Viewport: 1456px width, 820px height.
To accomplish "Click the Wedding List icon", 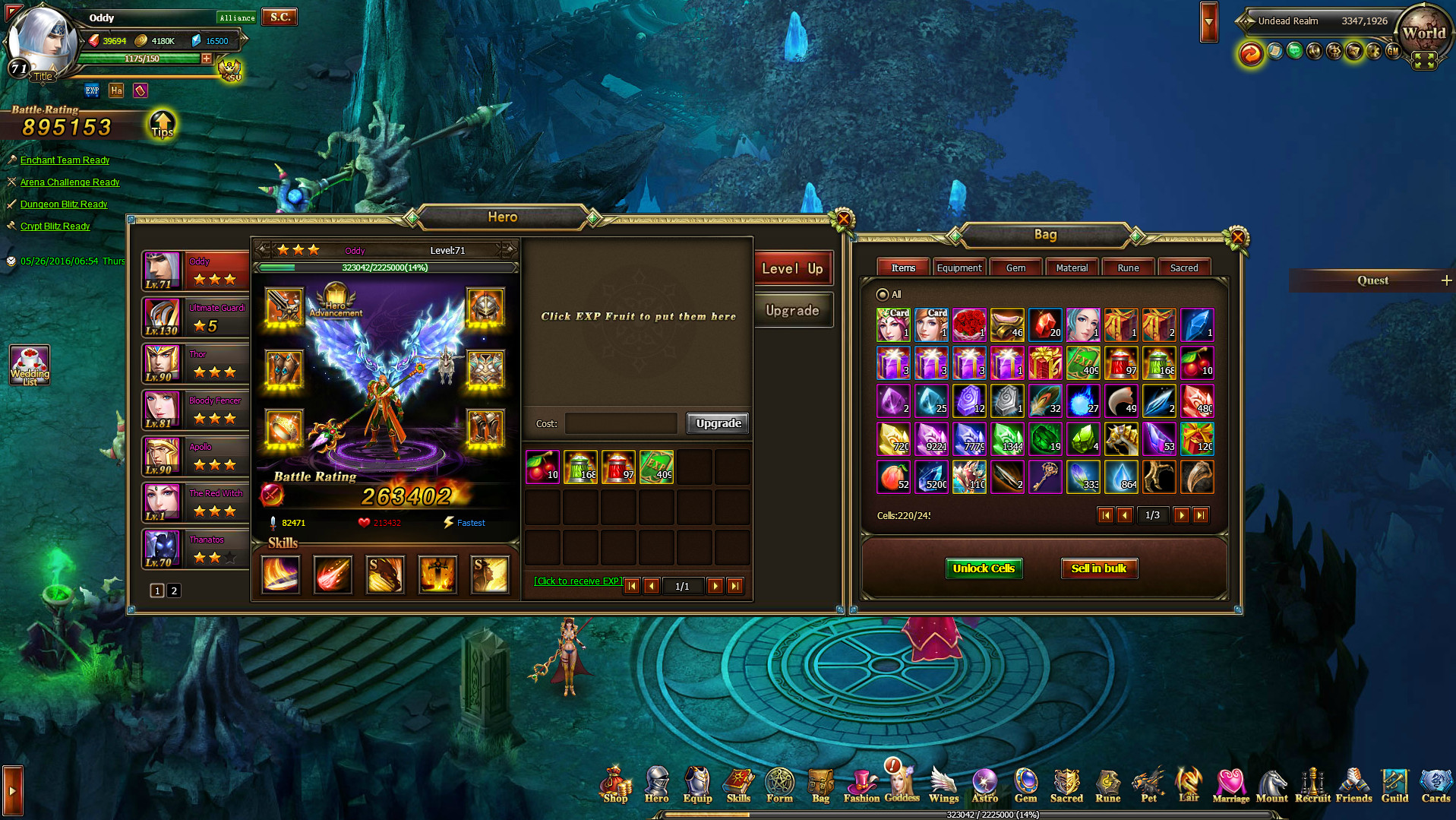I will click(x=30, y=365).
